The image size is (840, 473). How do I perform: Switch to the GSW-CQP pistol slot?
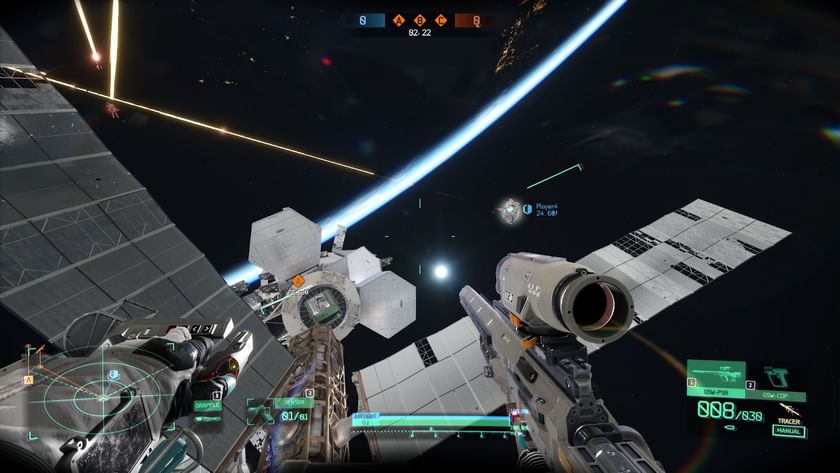pos(775,379)
